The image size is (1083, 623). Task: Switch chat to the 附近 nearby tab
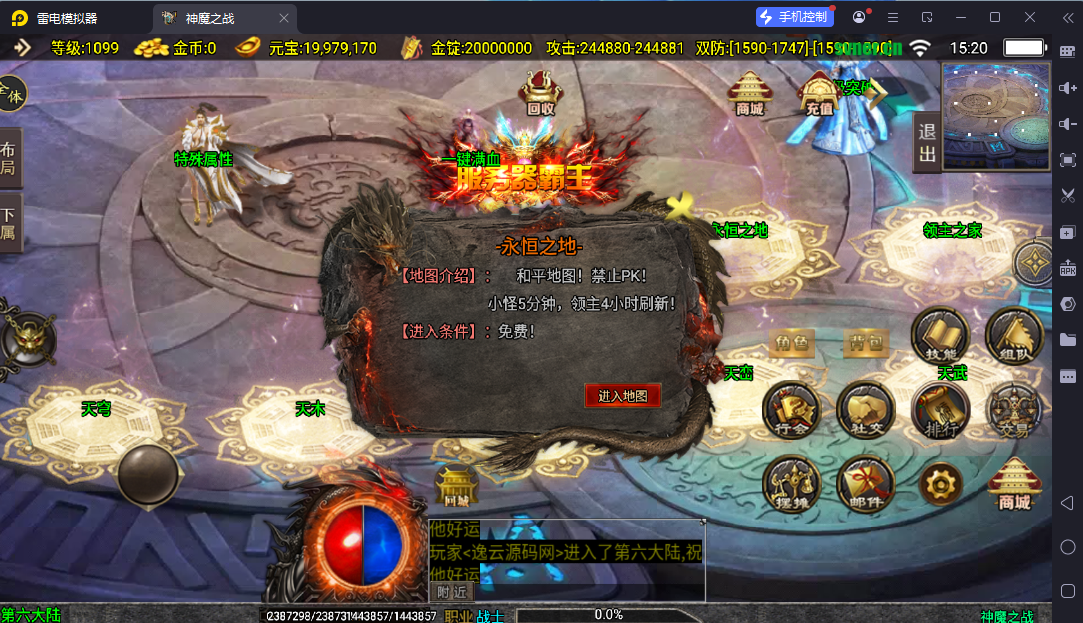coord(451,591)
